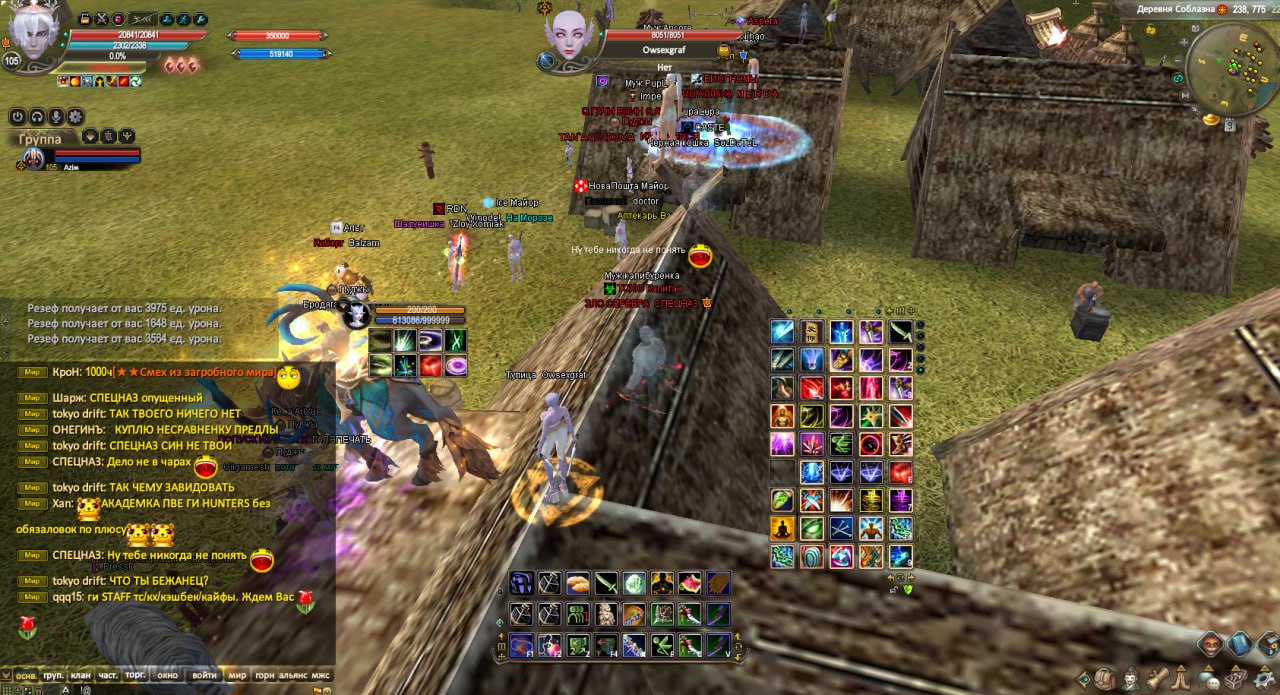Click the "войти" chat button
The image size is (1280, 695).
204,676
